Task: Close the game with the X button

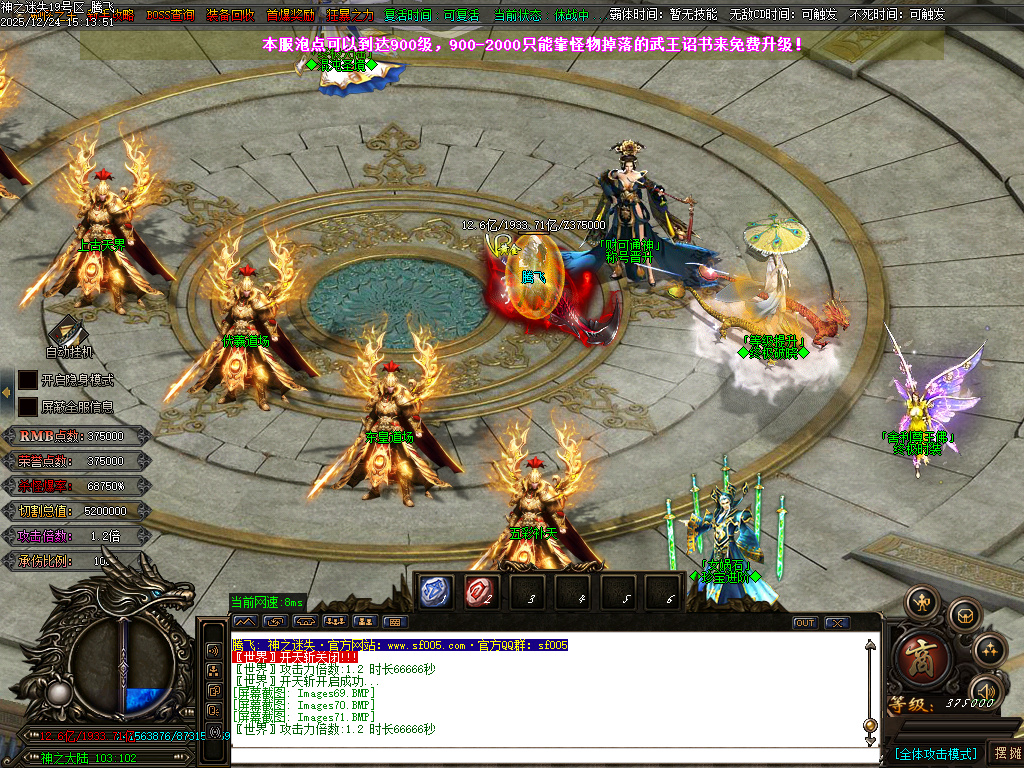Action: tap(836, 623)
